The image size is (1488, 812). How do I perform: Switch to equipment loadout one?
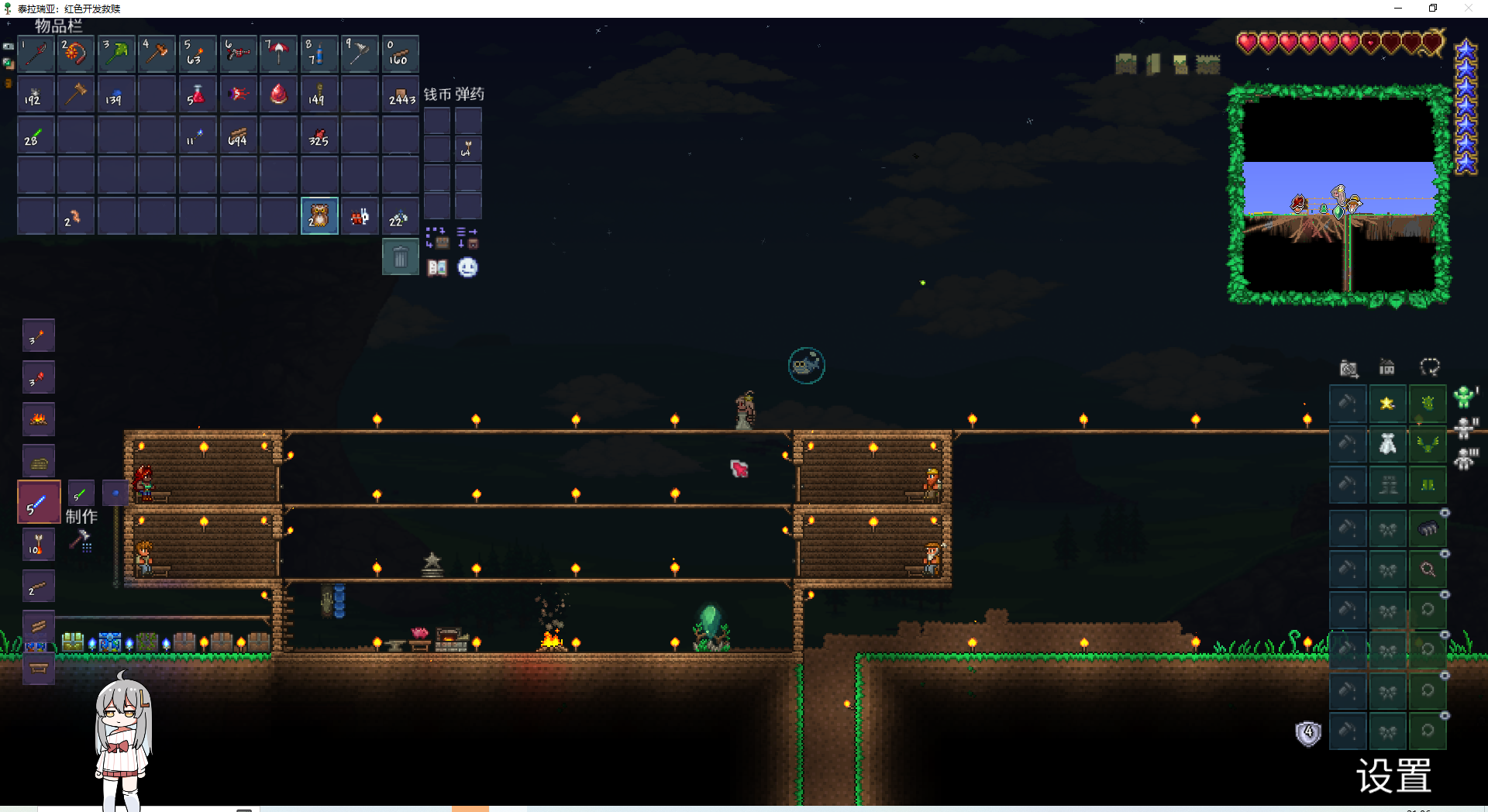click(x=1464, y=397)
